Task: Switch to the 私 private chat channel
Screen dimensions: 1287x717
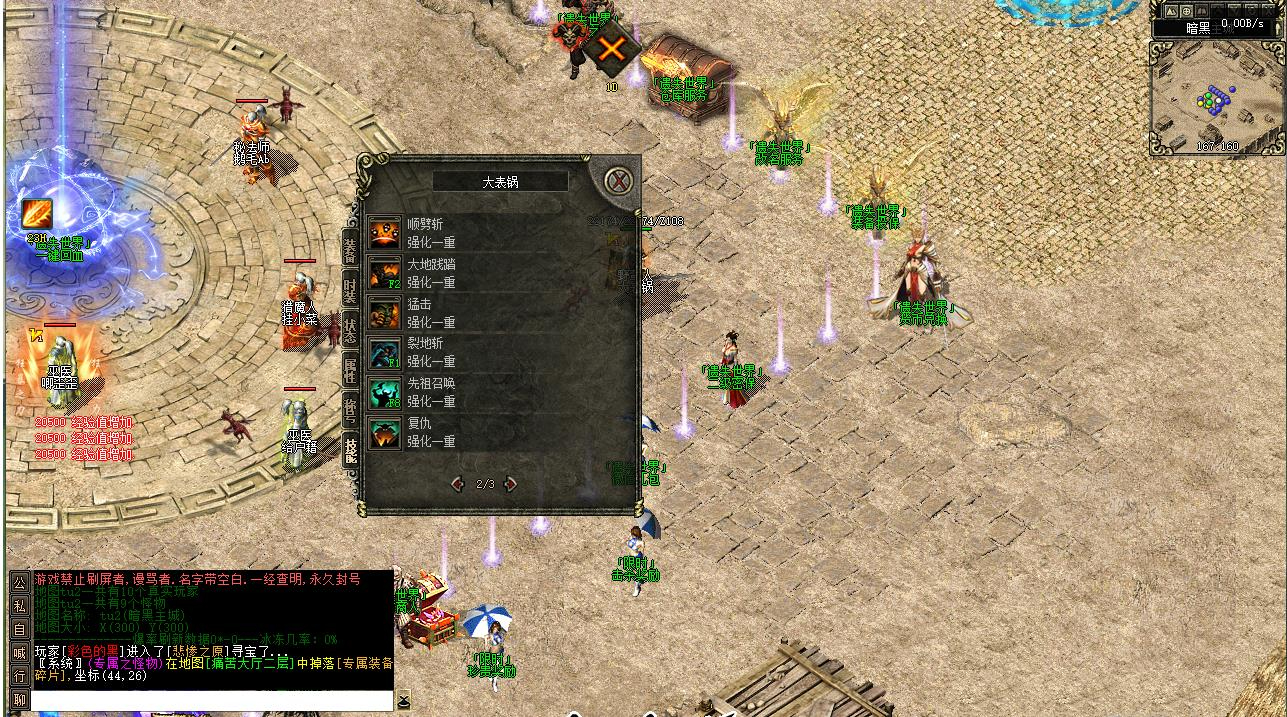Action: (x=19, y=605)
